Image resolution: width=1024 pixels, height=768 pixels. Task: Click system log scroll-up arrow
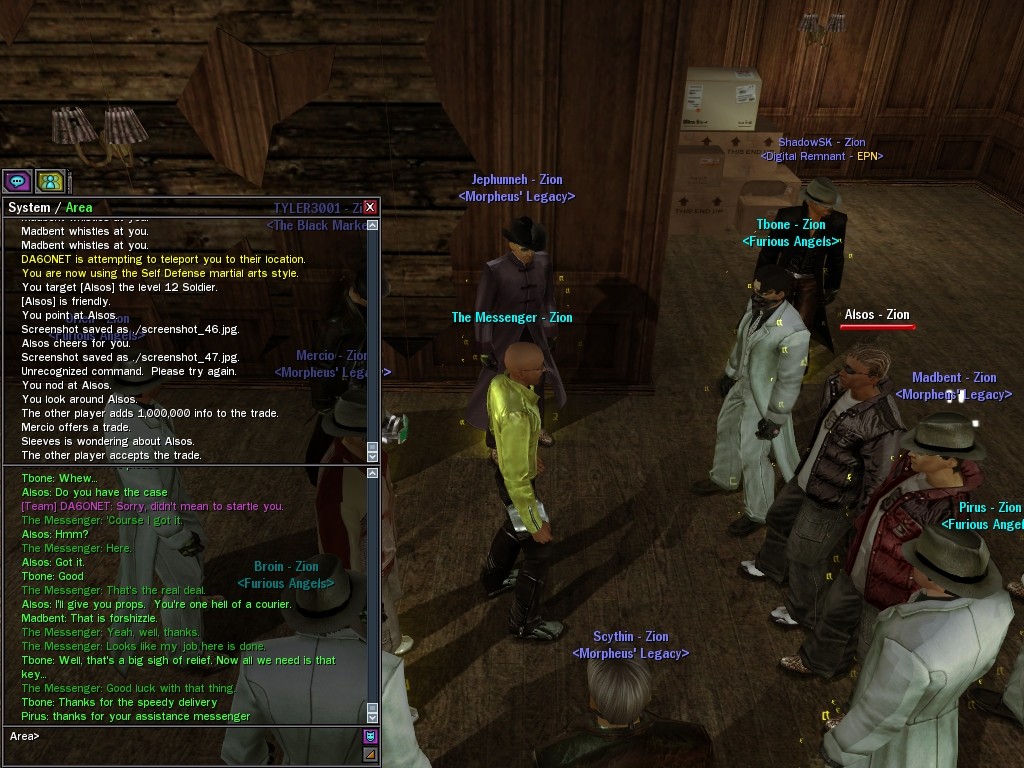pyautogui.click(x=373, y=226)
